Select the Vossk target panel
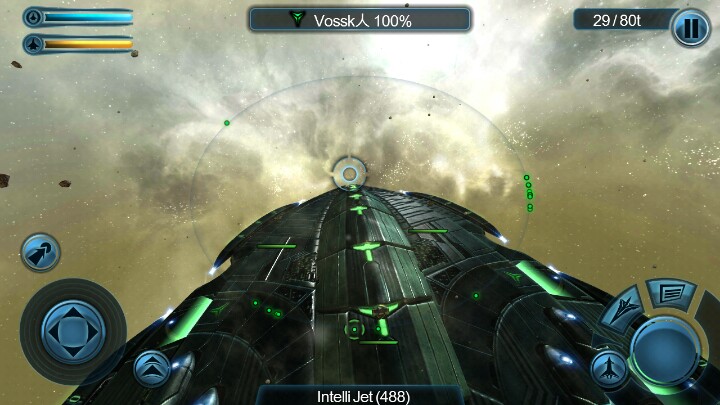Viewport: 720px width, 405px height. pos(360,20)
